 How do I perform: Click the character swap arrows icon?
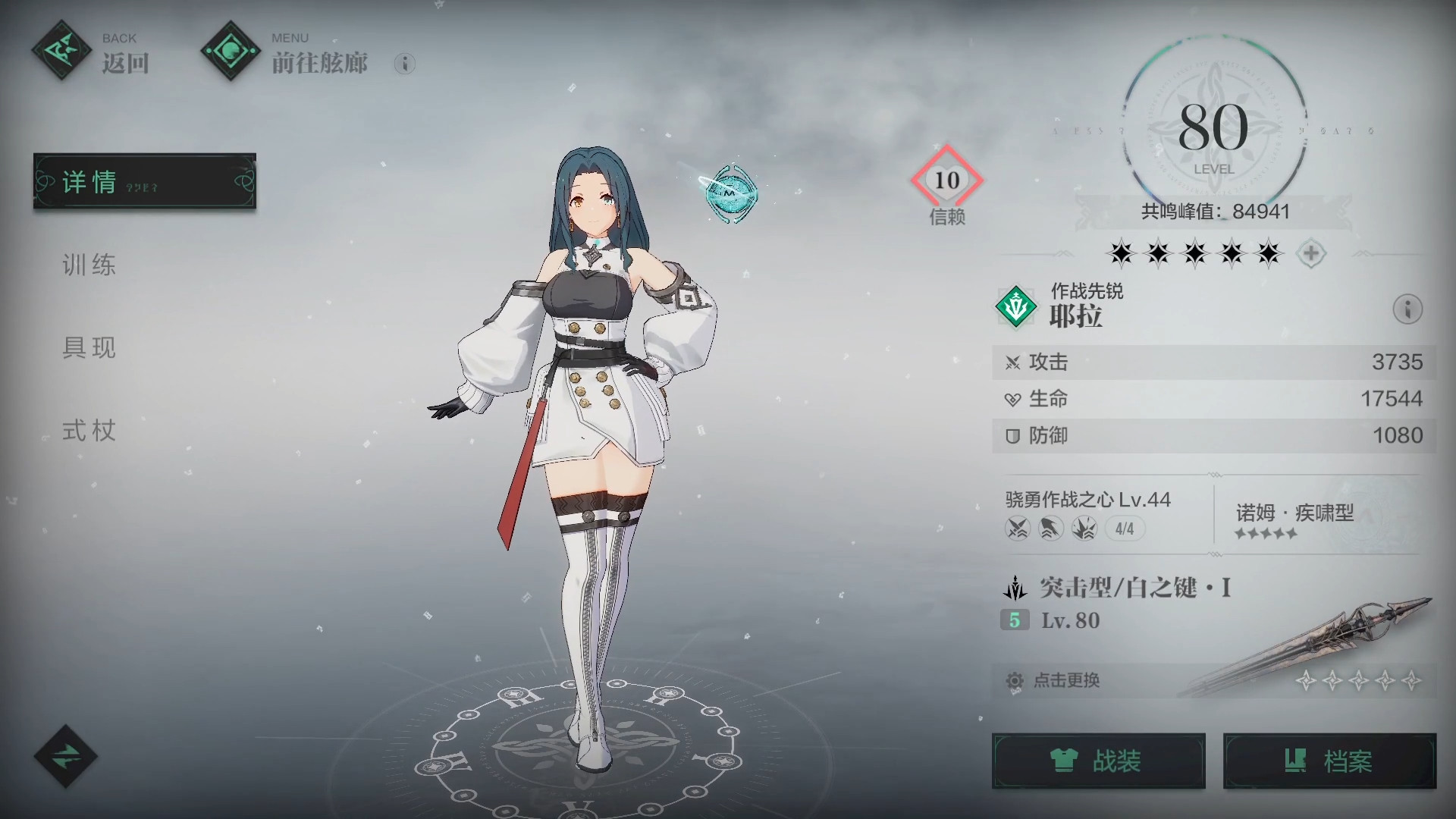65,757
